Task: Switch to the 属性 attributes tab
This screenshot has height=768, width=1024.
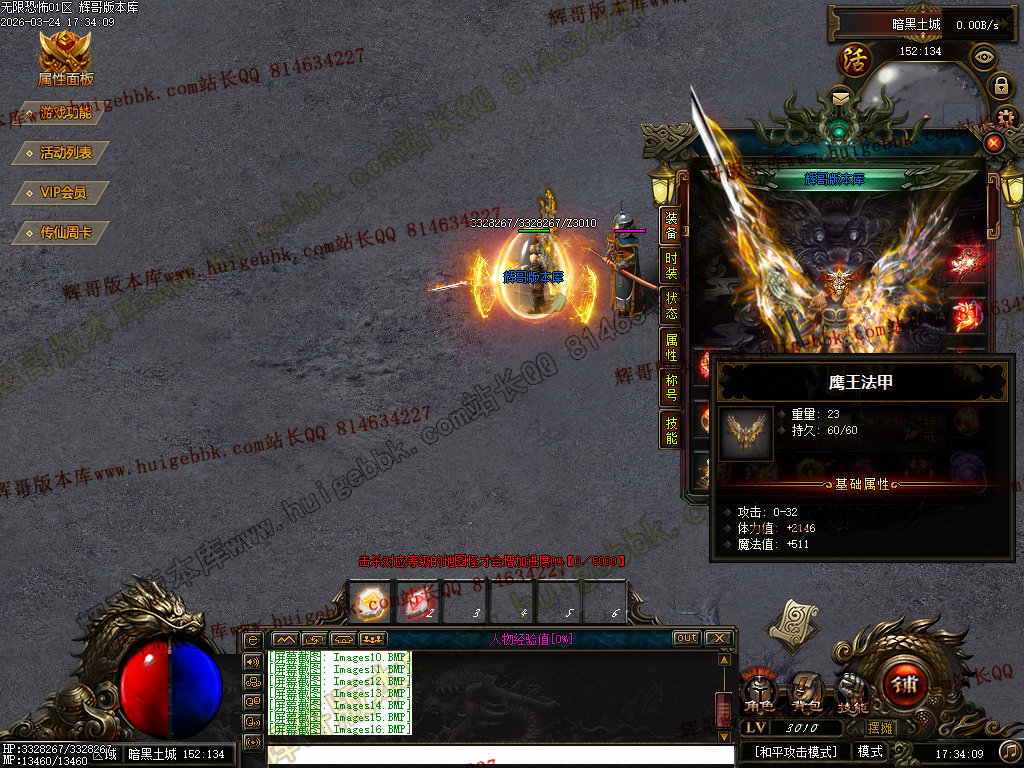Action: pyautogui.click(x=671, y=346)
